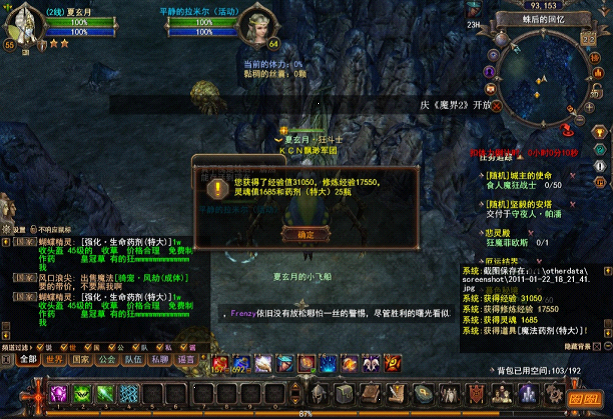This screenshot has width=613, height=419.
Task: Switch to the 全部 chat tab
Action: [x=27, y=359]
